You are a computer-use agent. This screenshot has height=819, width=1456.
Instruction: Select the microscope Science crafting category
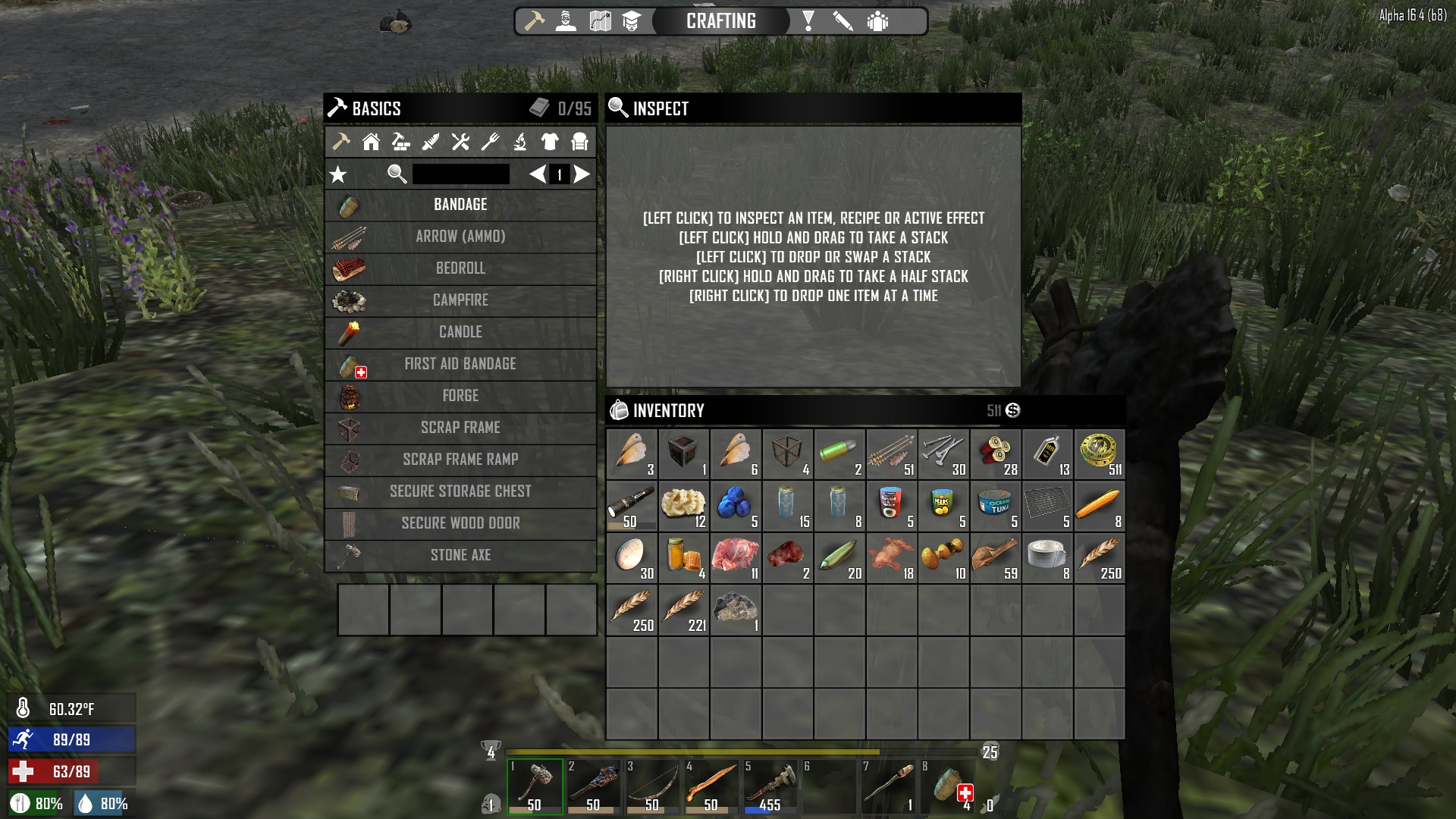[521, 143]
